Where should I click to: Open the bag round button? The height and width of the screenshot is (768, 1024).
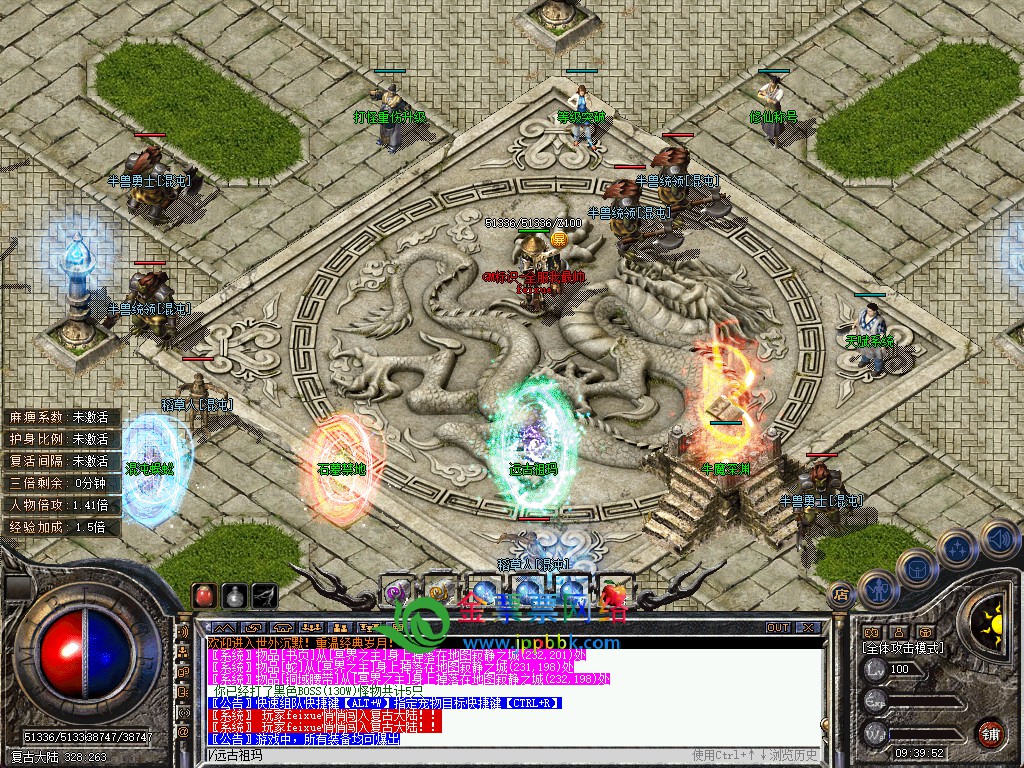[916, 567]
